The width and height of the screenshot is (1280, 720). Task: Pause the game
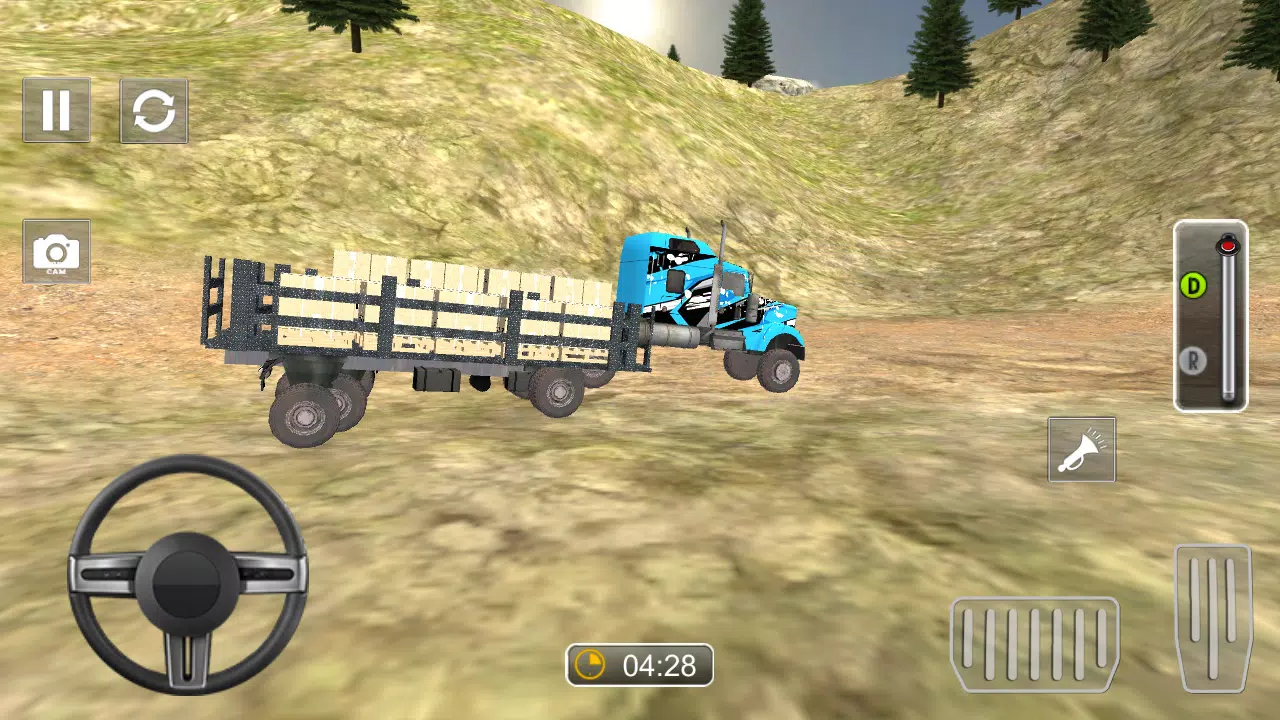point(56,111)
